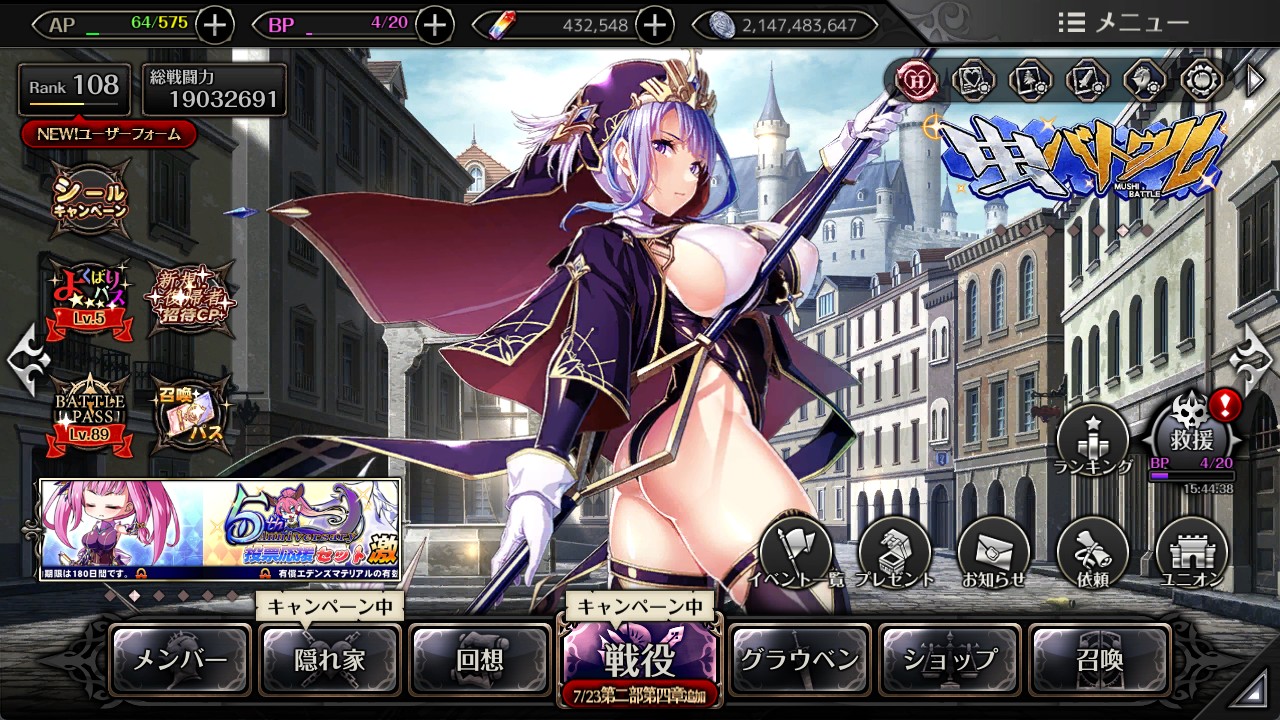1280x720 pixels.
Task: Open the グラウベン menu
Action: pyautogui.click(x=799, y=659)
